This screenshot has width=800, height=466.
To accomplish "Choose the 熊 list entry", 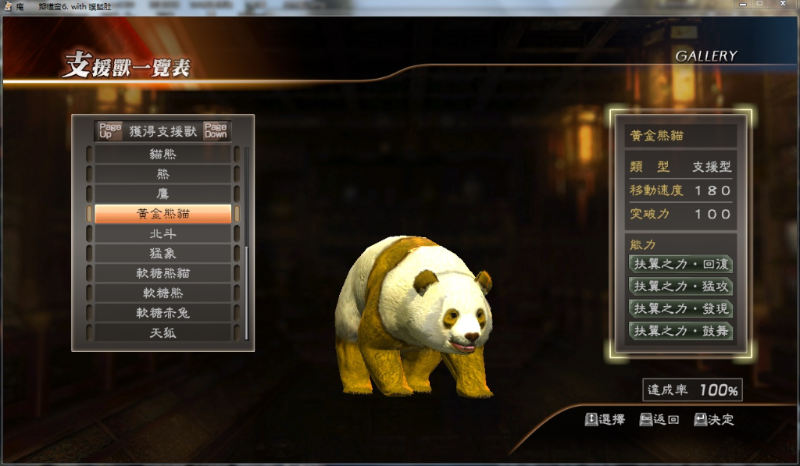I will 163,174.
